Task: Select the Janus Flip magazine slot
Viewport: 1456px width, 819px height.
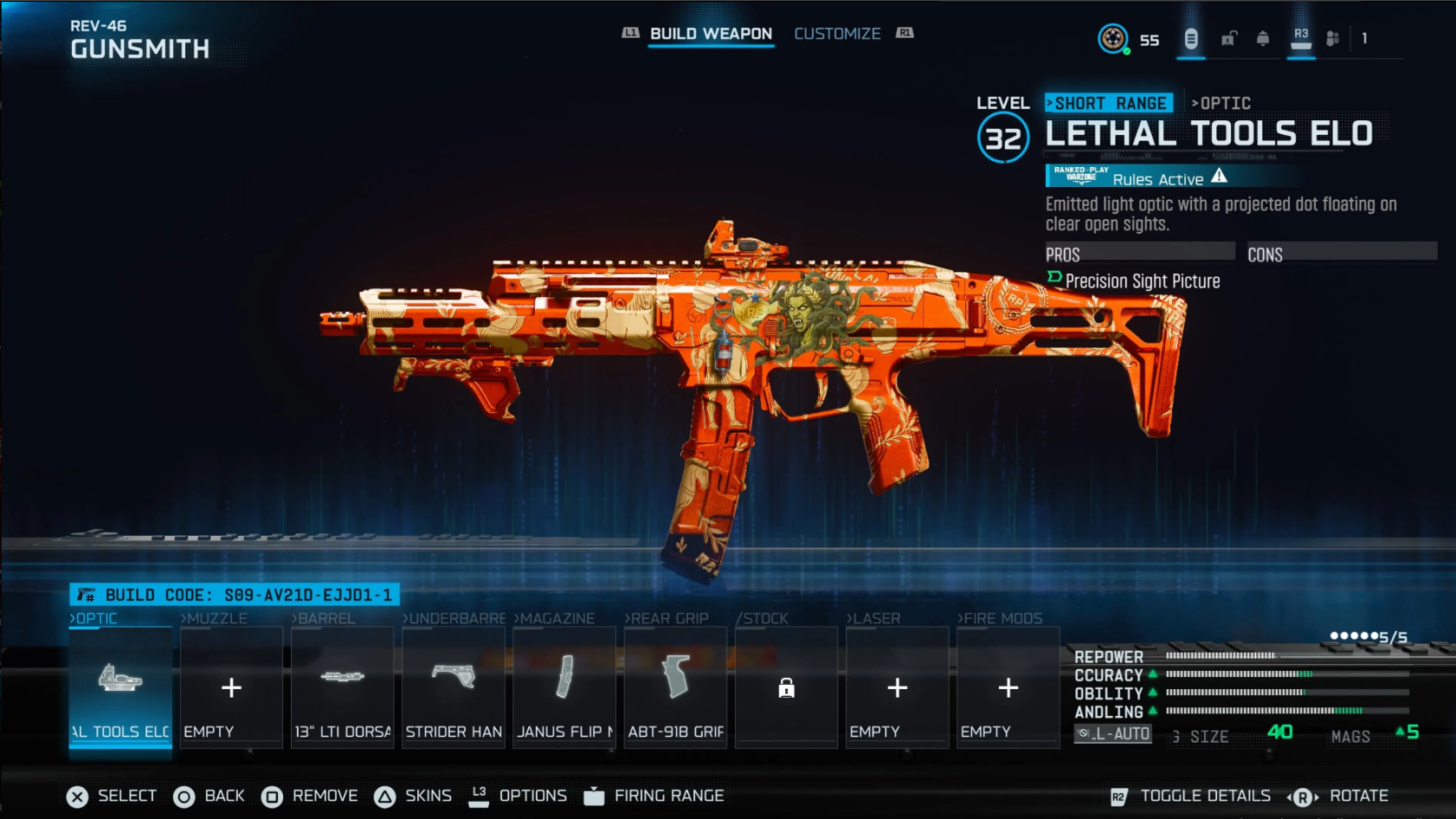Action: (564, 688)
